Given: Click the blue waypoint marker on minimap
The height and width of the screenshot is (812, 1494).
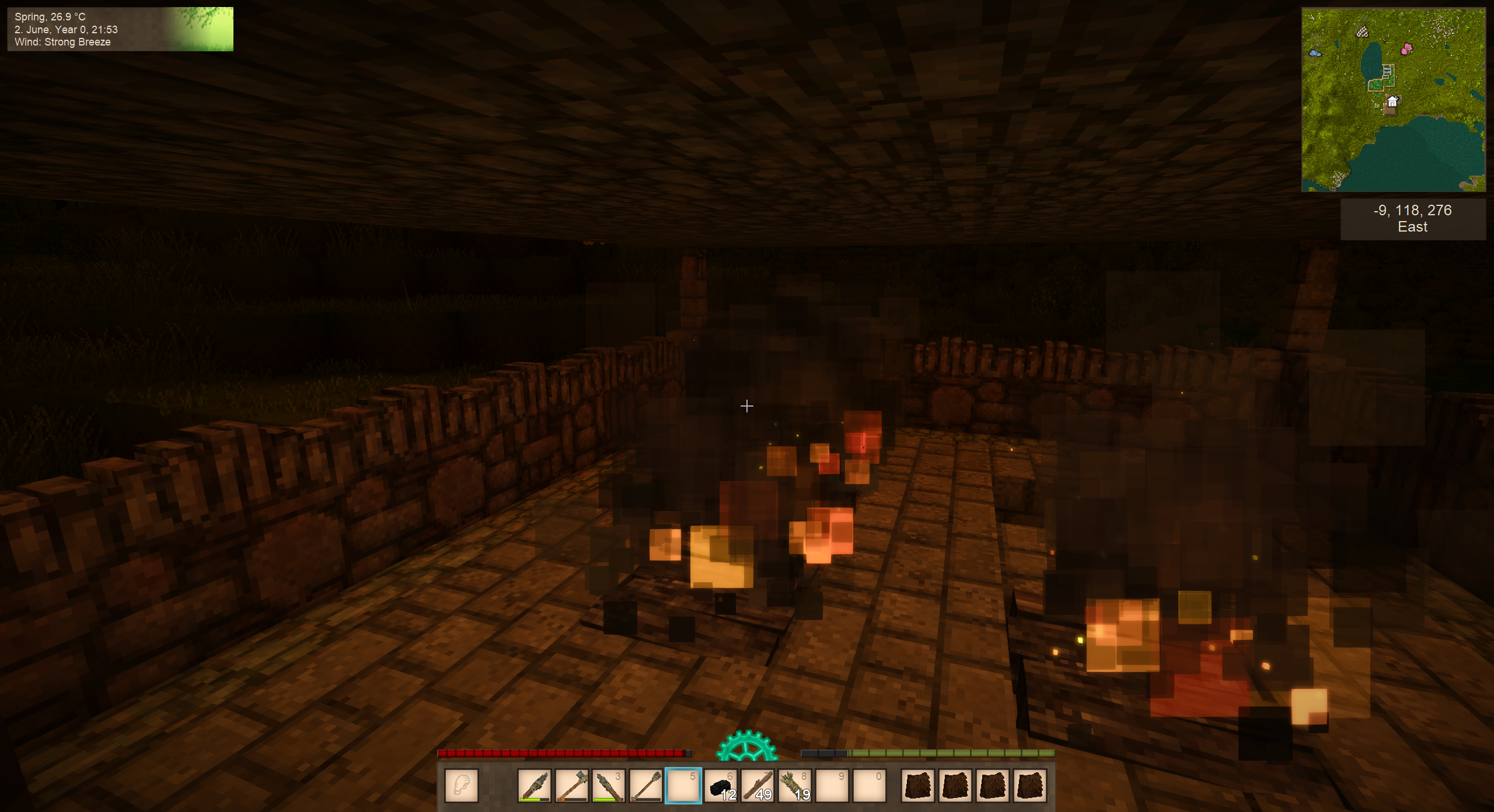Looking at the screenshot, I should (x=1315, y=53).
